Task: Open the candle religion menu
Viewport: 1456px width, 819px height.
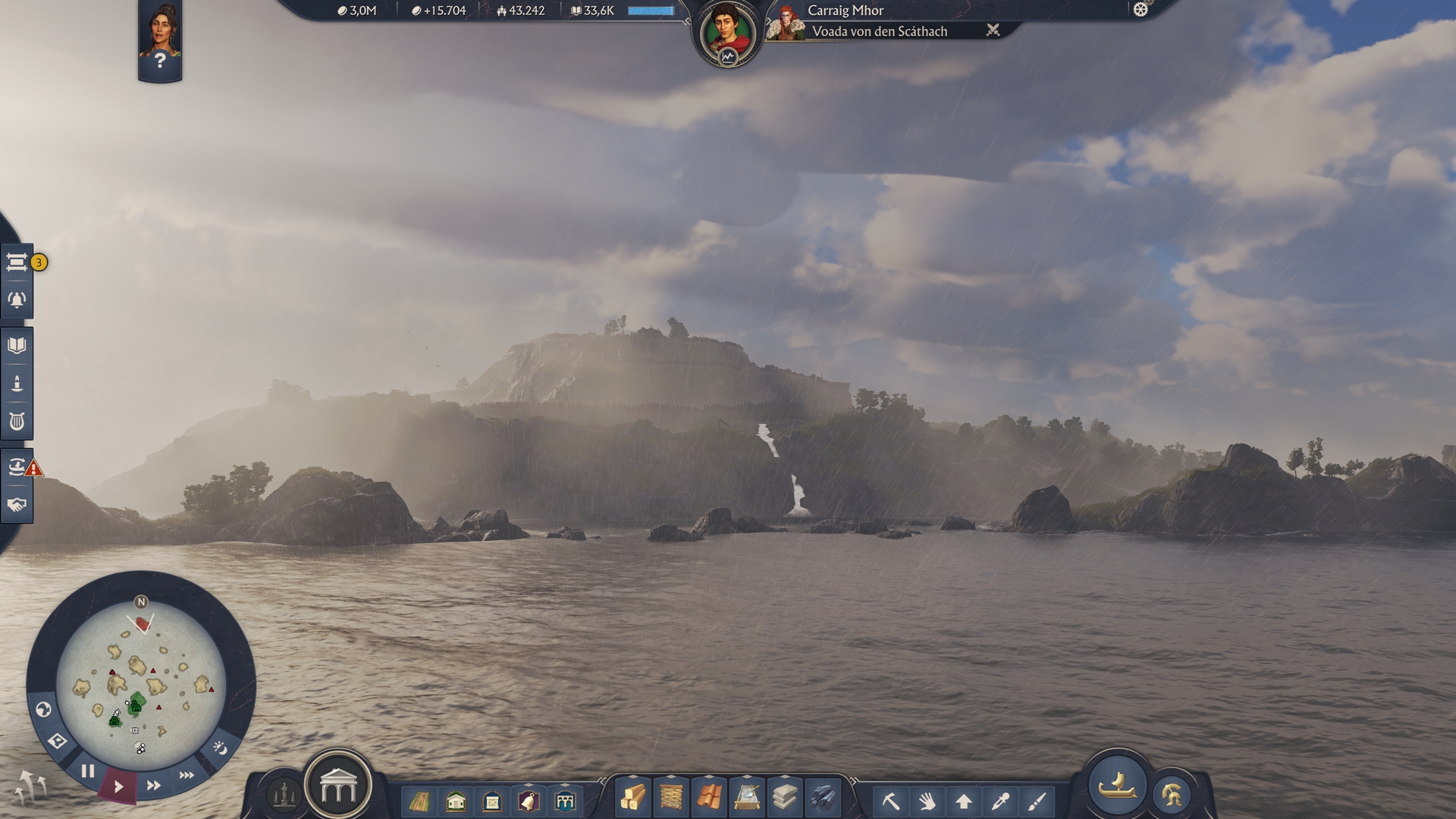Action: point(17,384)
